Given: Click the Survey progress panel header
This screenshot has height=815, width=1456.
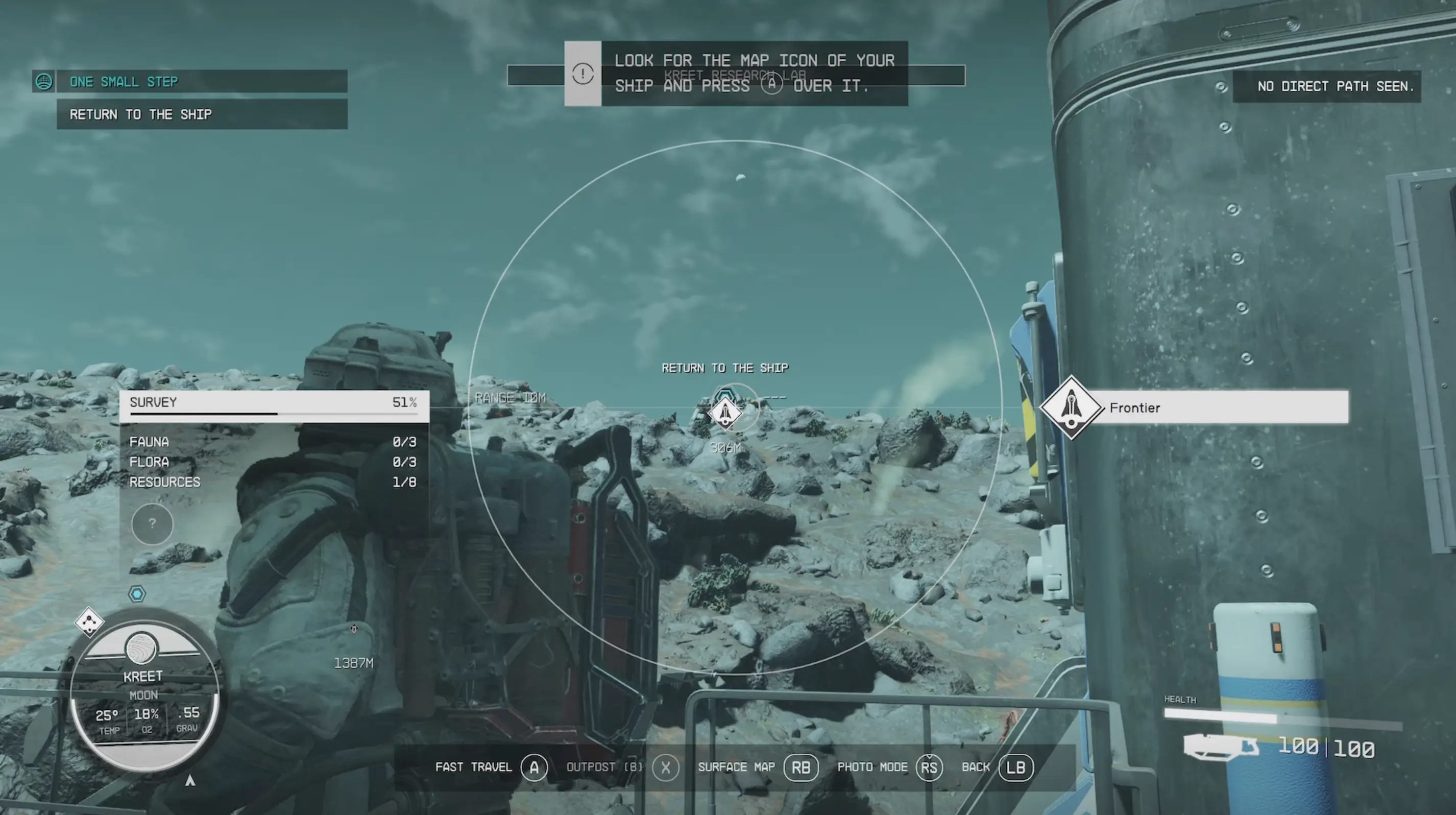Looking at the screenshot, I should coord(274,403).
